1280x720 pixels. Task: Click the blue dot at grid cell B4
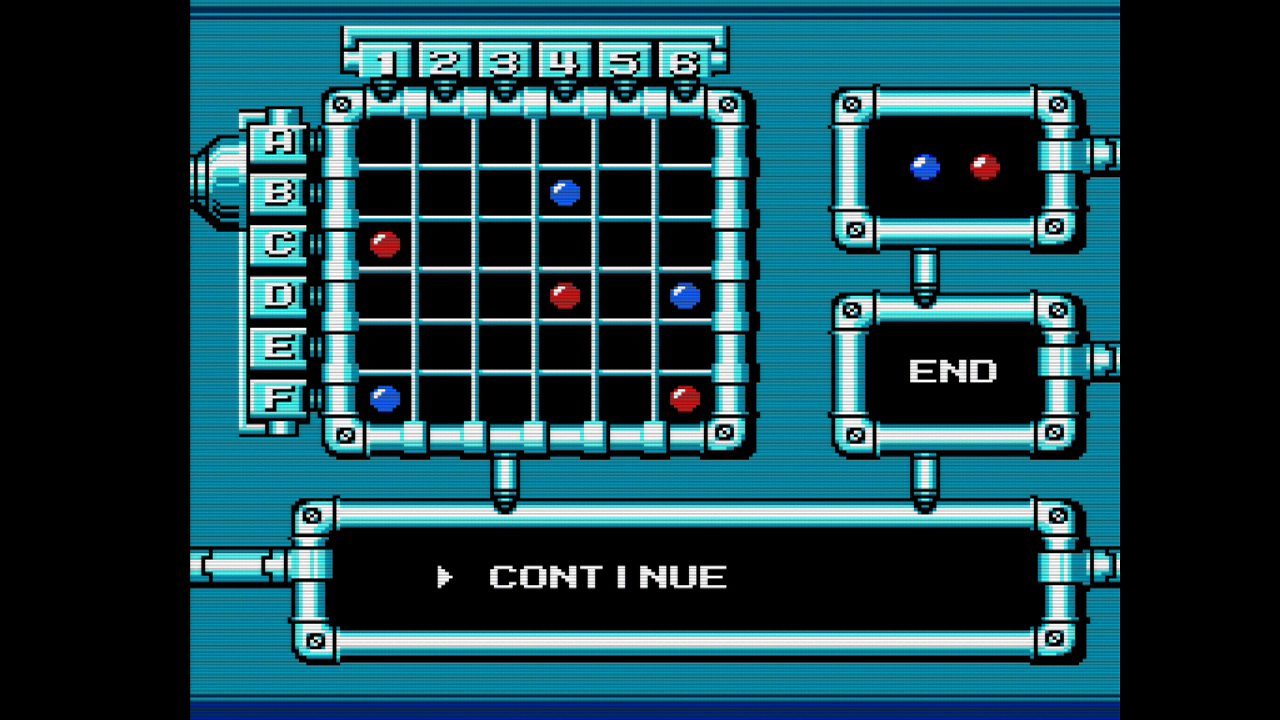point(565,192)
